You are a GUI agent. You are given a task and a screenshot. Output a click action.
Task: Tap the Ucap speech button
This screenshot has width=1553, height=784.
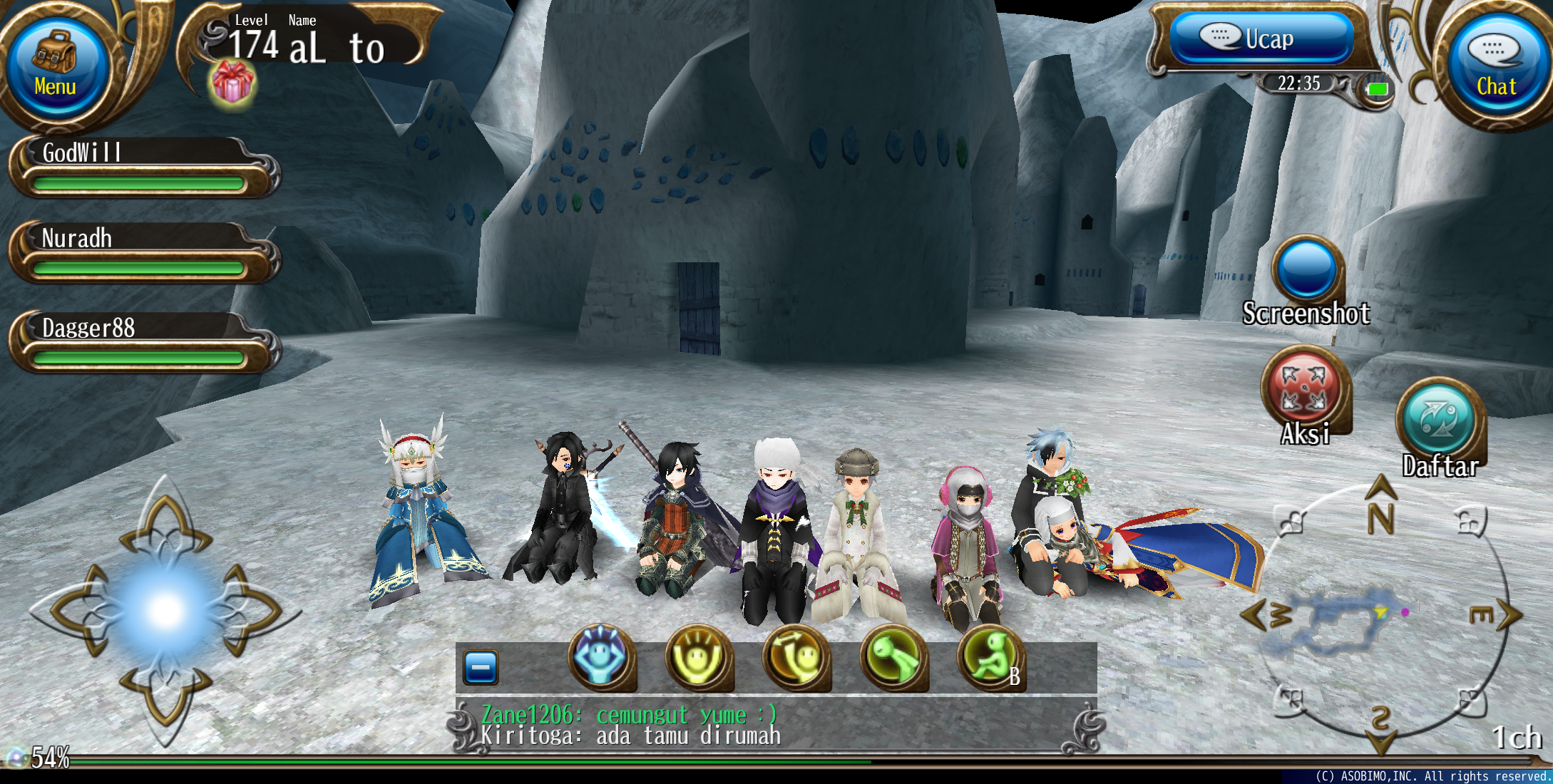(1261, 38)
